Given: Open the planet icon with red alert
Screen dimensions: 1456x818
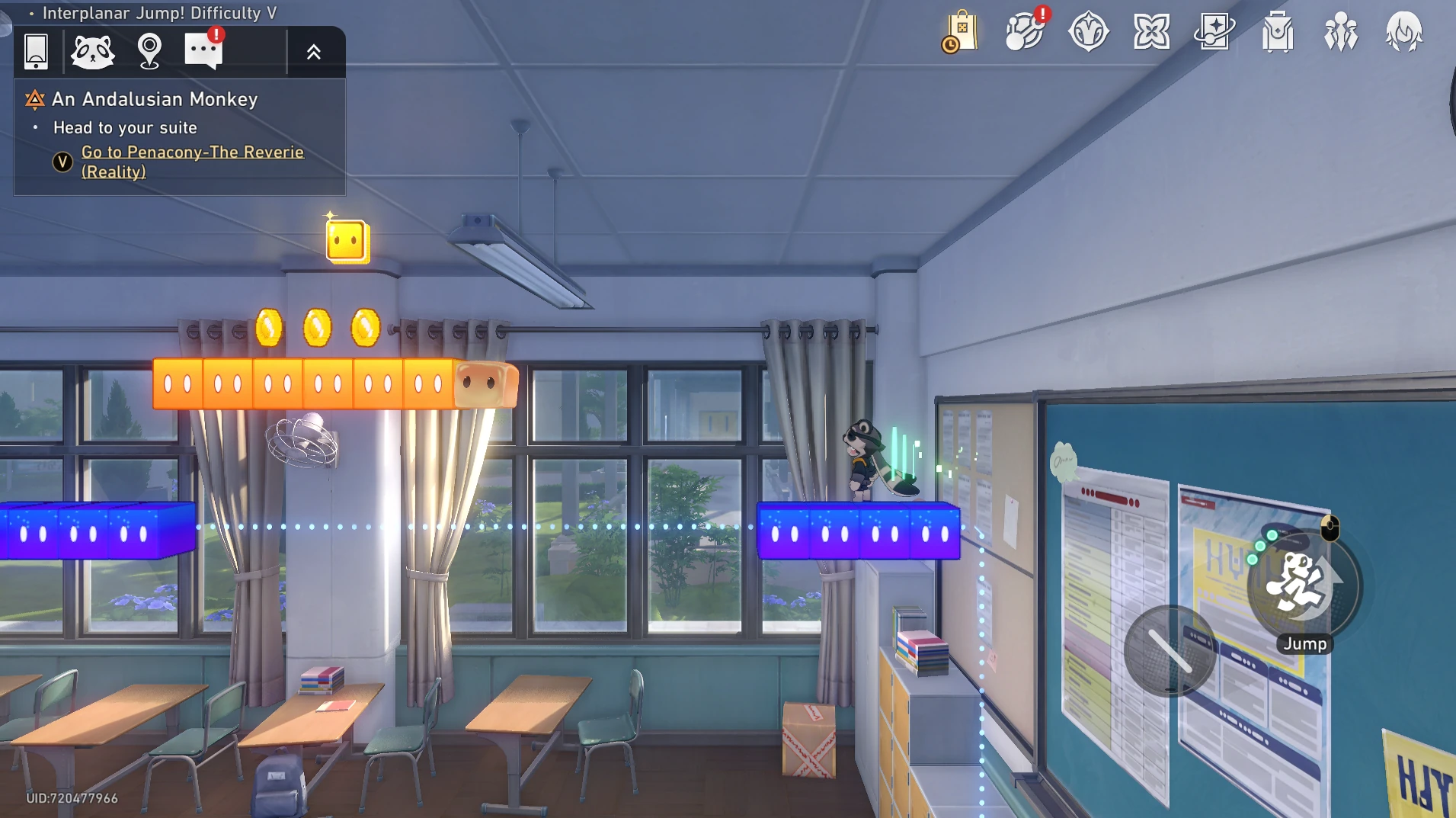Looking at the screenshot, I should pyautogui.click(x=1025, y=32).
